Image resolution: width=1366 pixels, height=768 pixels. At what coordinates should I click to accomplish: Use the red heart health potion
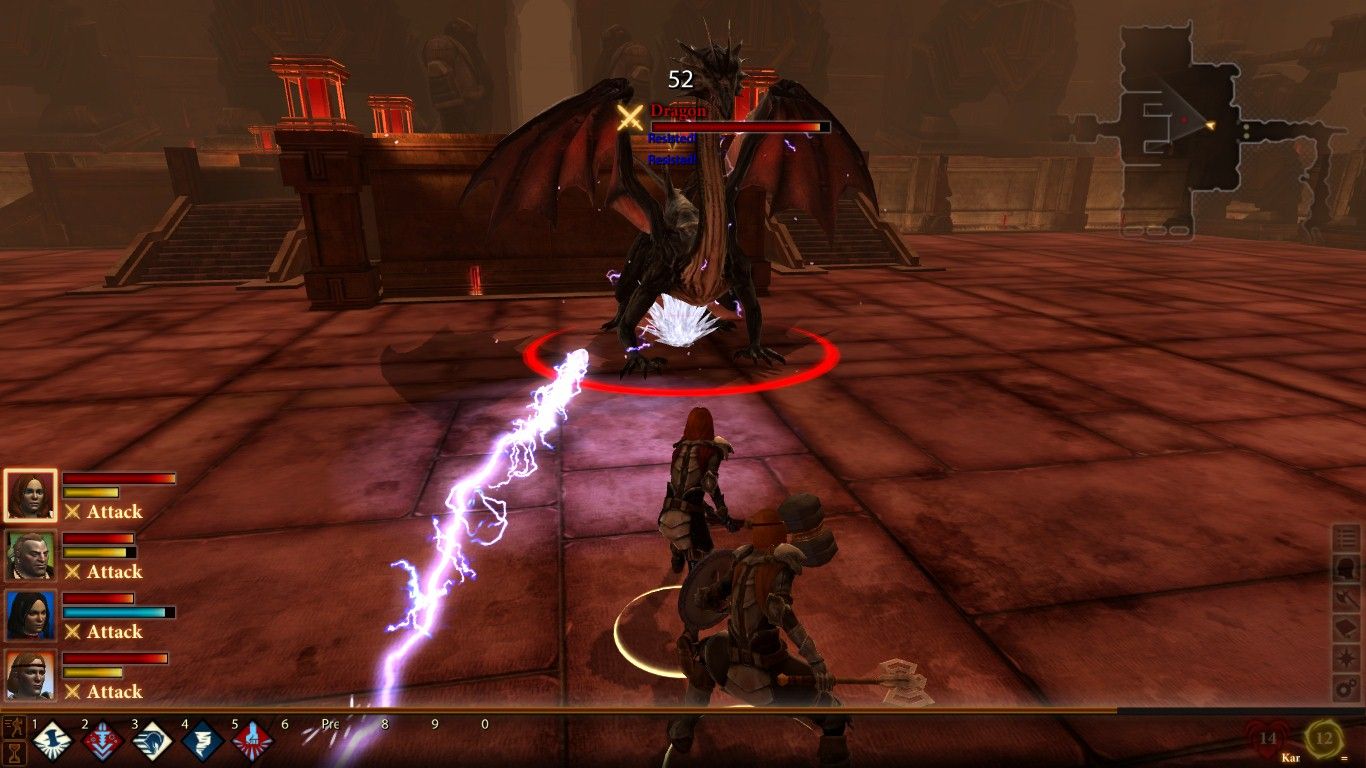(x=1268, y=740)
